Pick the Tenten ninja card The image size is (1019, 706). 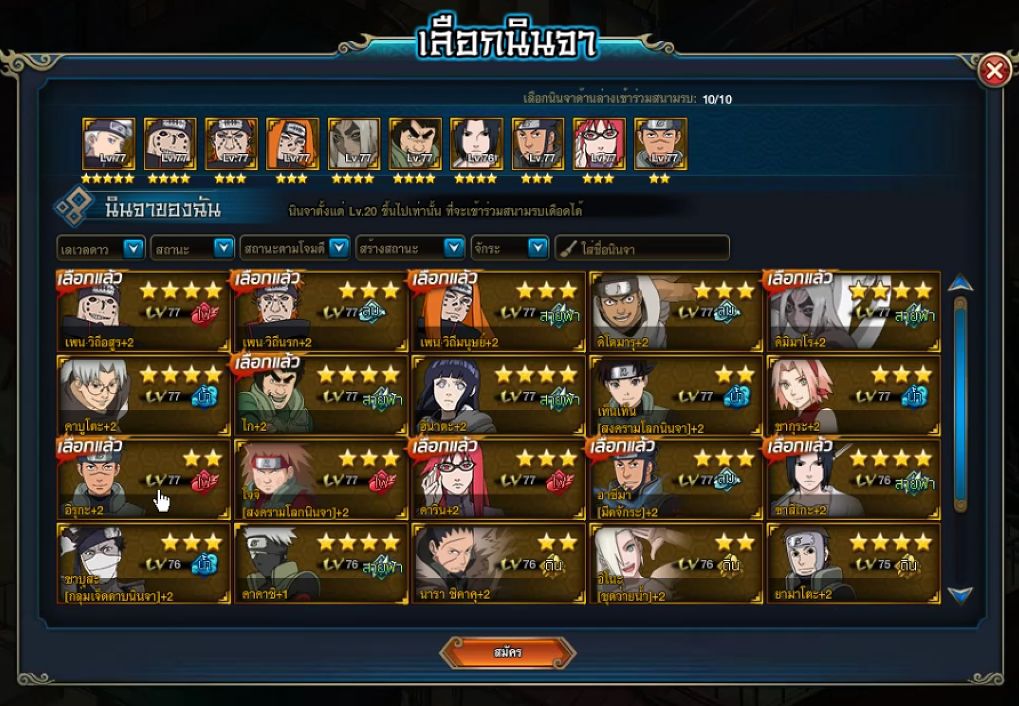(x=675, y=396)
